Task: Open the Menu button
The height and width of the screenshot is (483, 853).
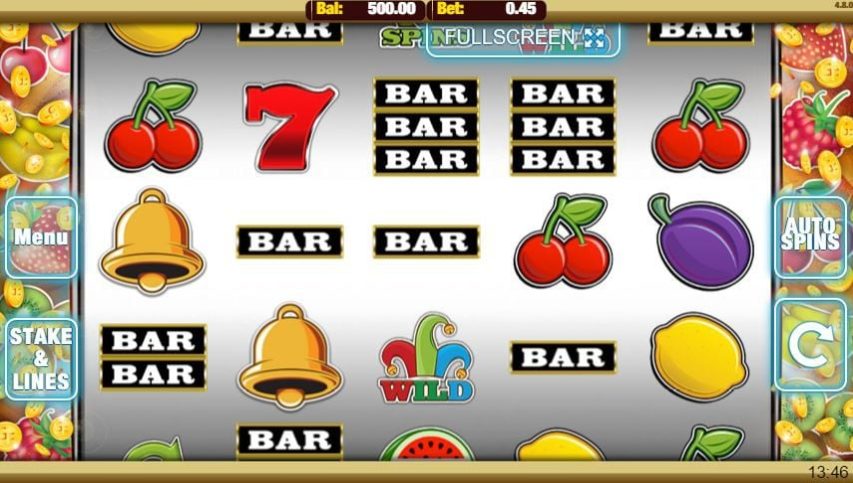Action: [x=41, y=237]
